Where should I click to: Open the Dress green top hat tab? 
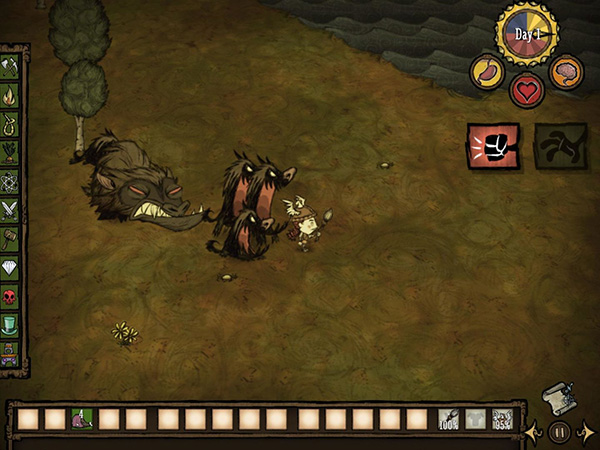point(12,326)
